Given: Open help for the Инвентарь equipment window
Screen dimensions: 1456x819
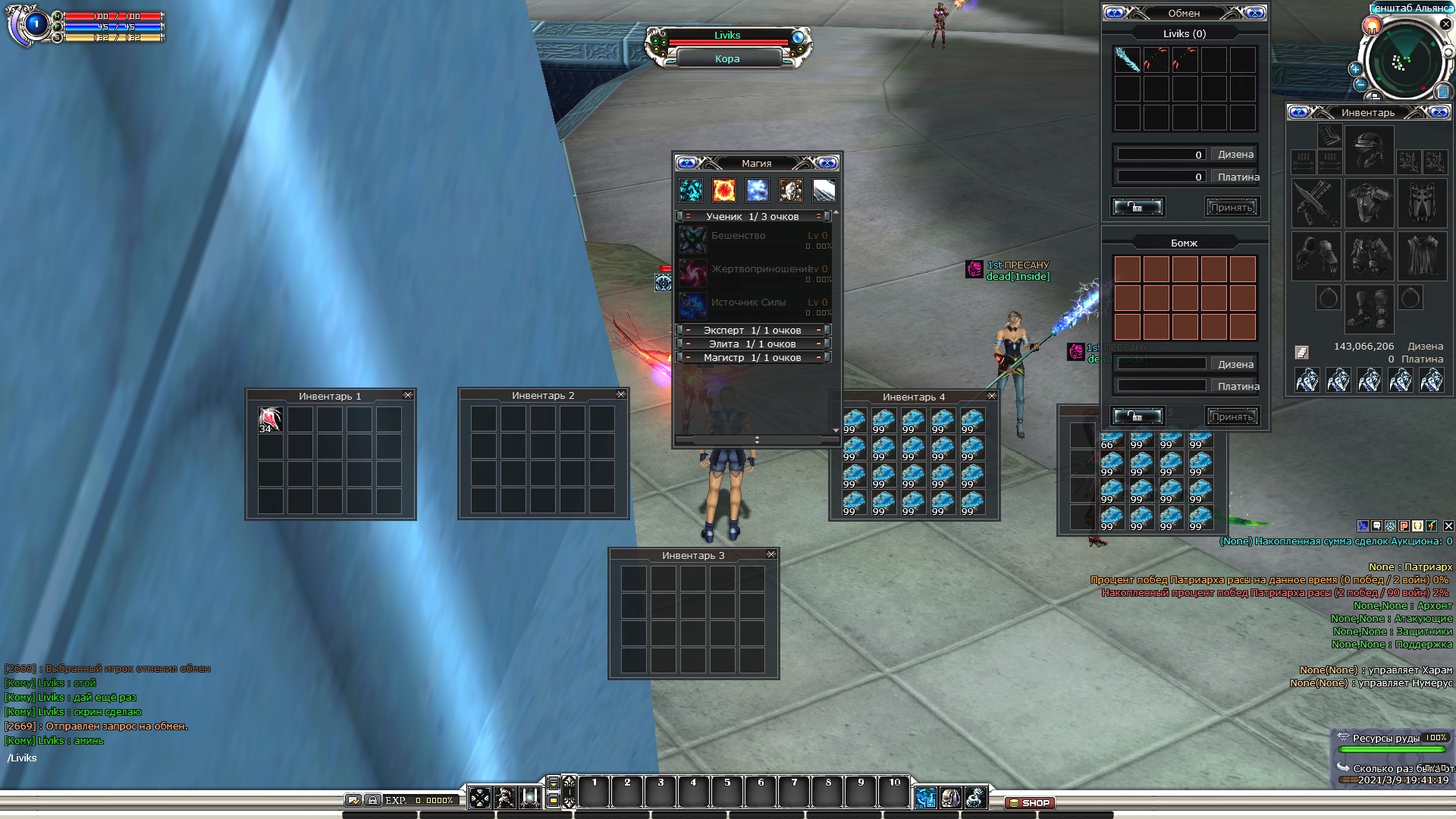Looking at the screenshot, I should click(1298, 112).
